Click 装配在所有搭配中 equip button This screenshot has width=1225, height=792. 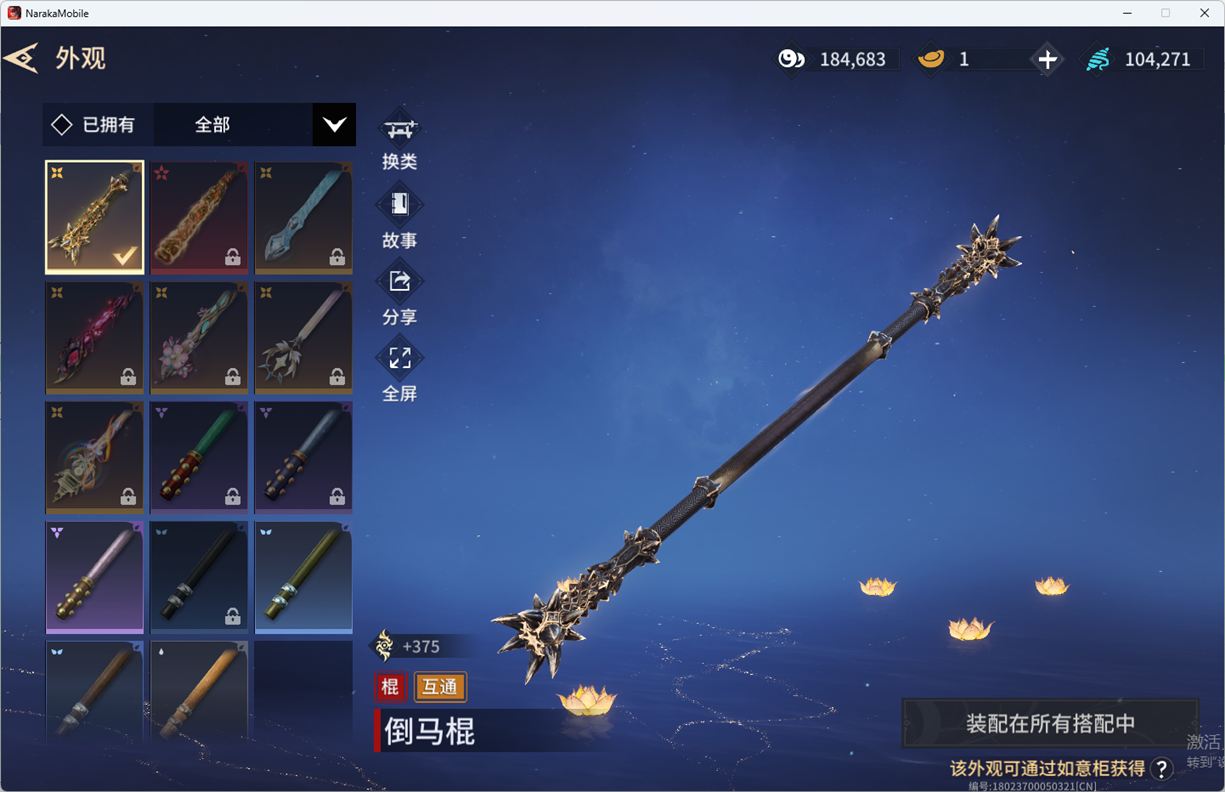[1050, 723]
